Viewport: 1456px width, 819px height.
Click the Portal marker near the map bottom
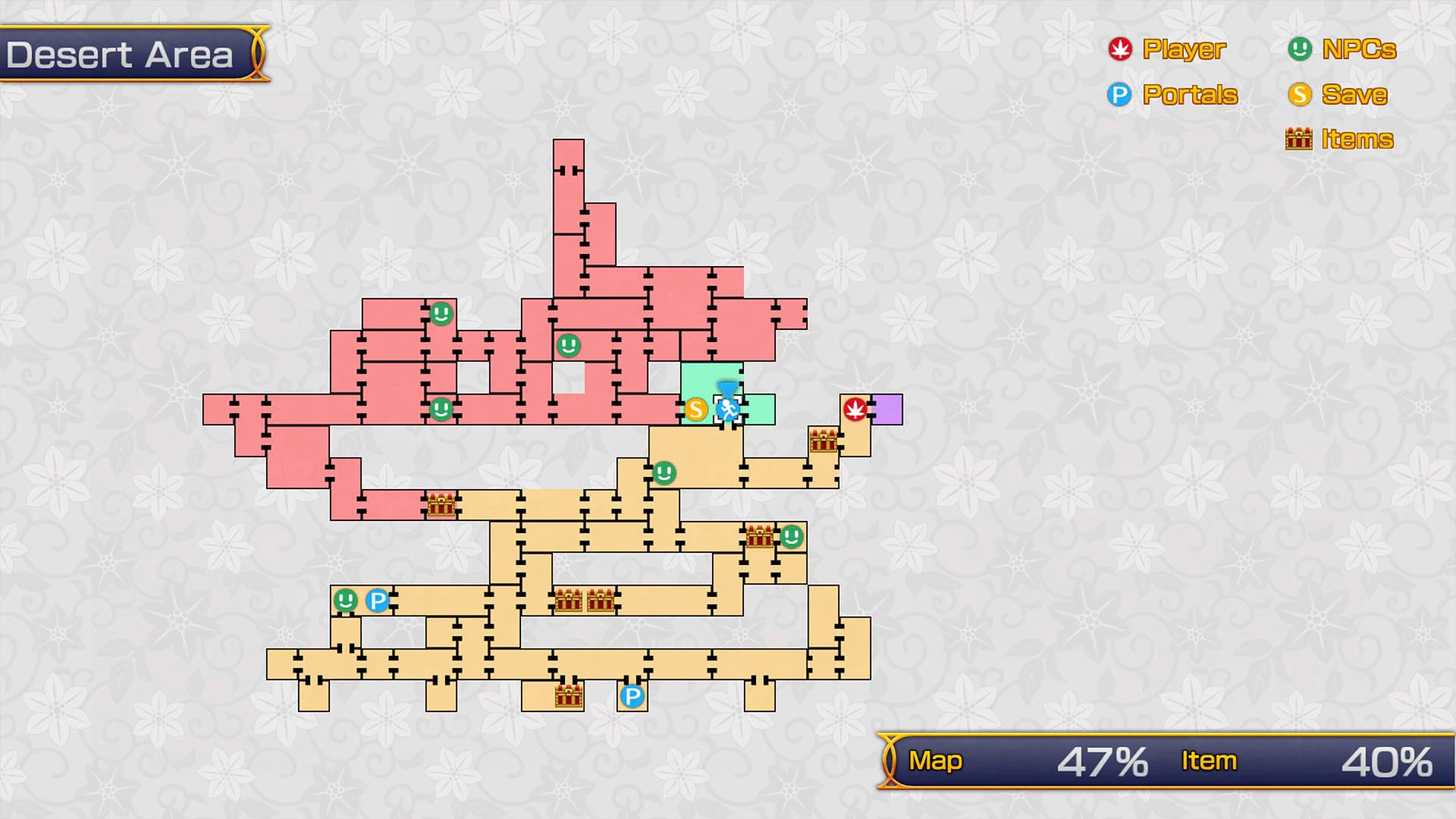point(632,695)
